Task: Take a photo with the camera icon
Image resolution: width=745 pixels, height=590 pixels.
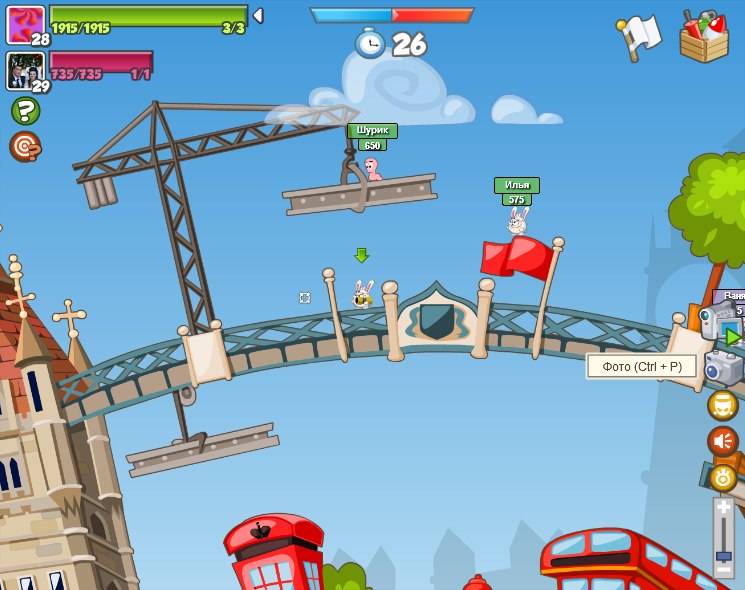Action: click(723, 367)
